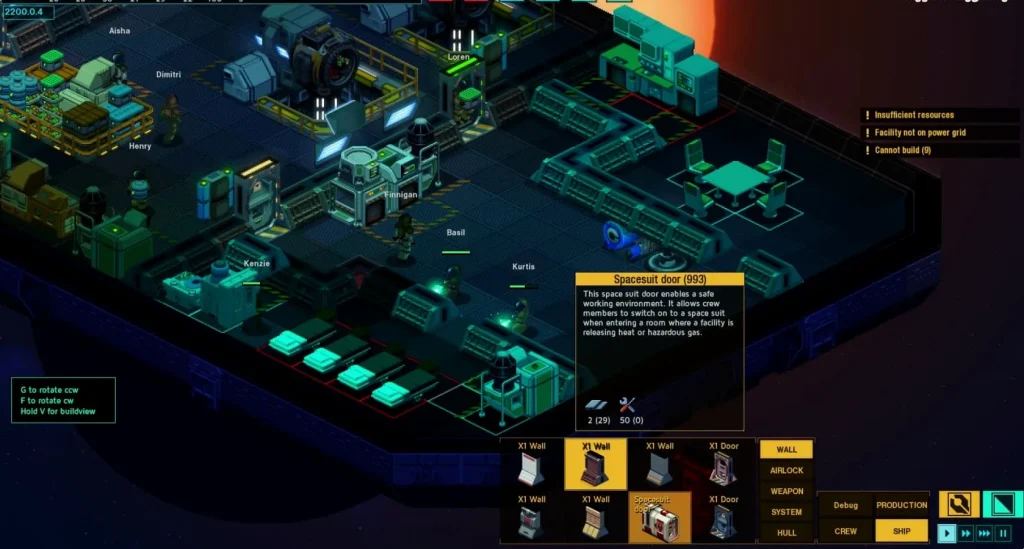Open the PRODUCTION menu
Screen dimensions: 1024x549
(901, 505)
